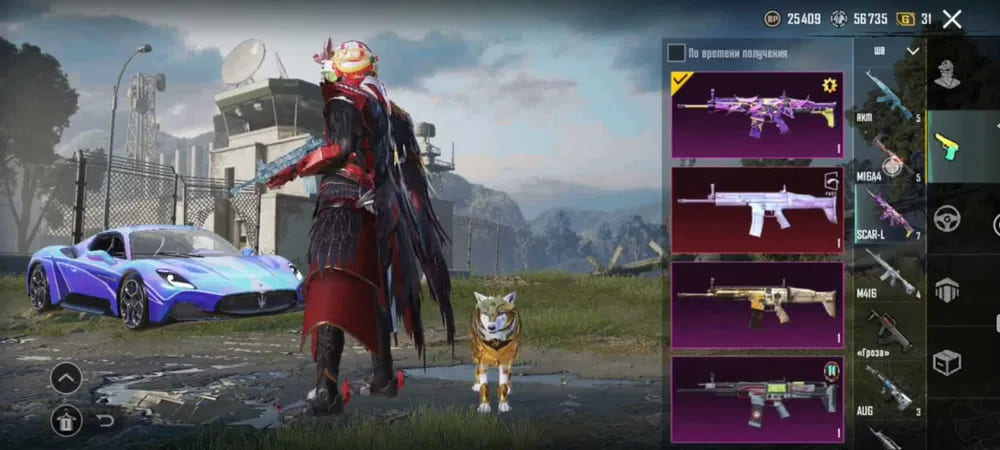Select the equipped purple SCAR-L skin
Screen dimensions: 1000x450
(x=756, y=114)
